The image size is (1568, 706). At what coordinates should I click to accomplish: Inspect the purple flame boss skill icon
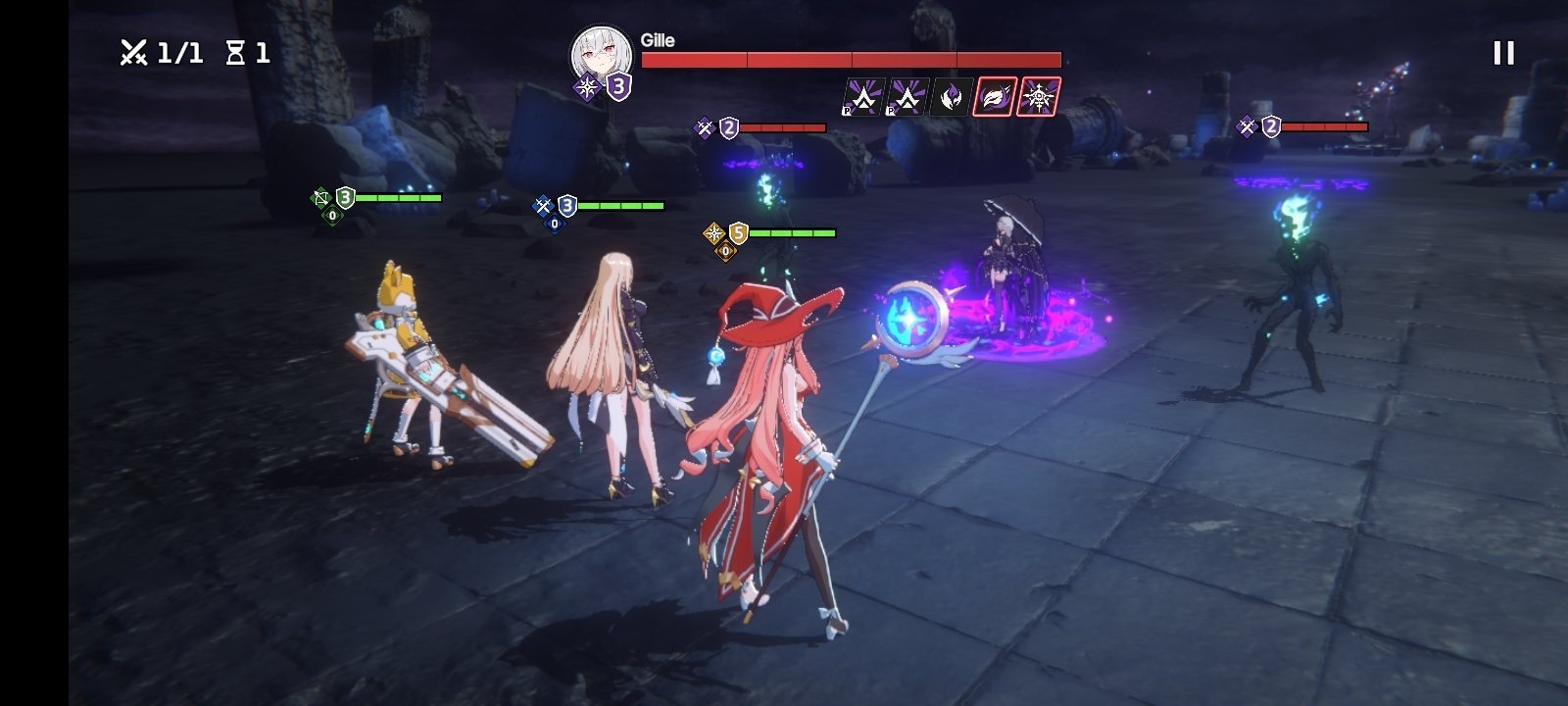[x=951, y=97]
